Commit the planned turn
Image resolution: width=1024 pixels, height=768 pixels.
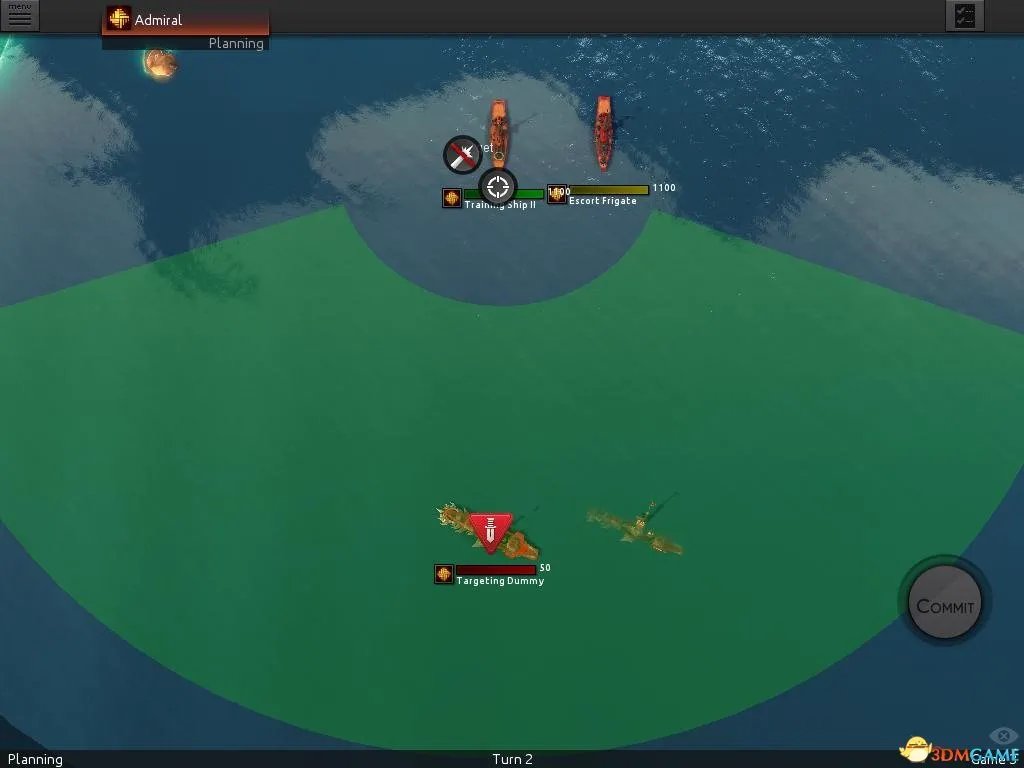tap(945, 606)
